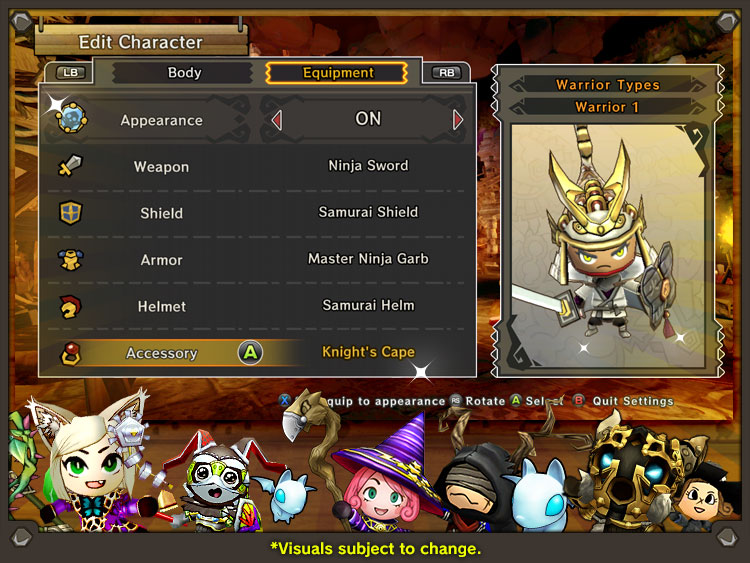Choose the Accessory row with Knight's Cape
The image size is (750, 563).
tap(257, 353)
